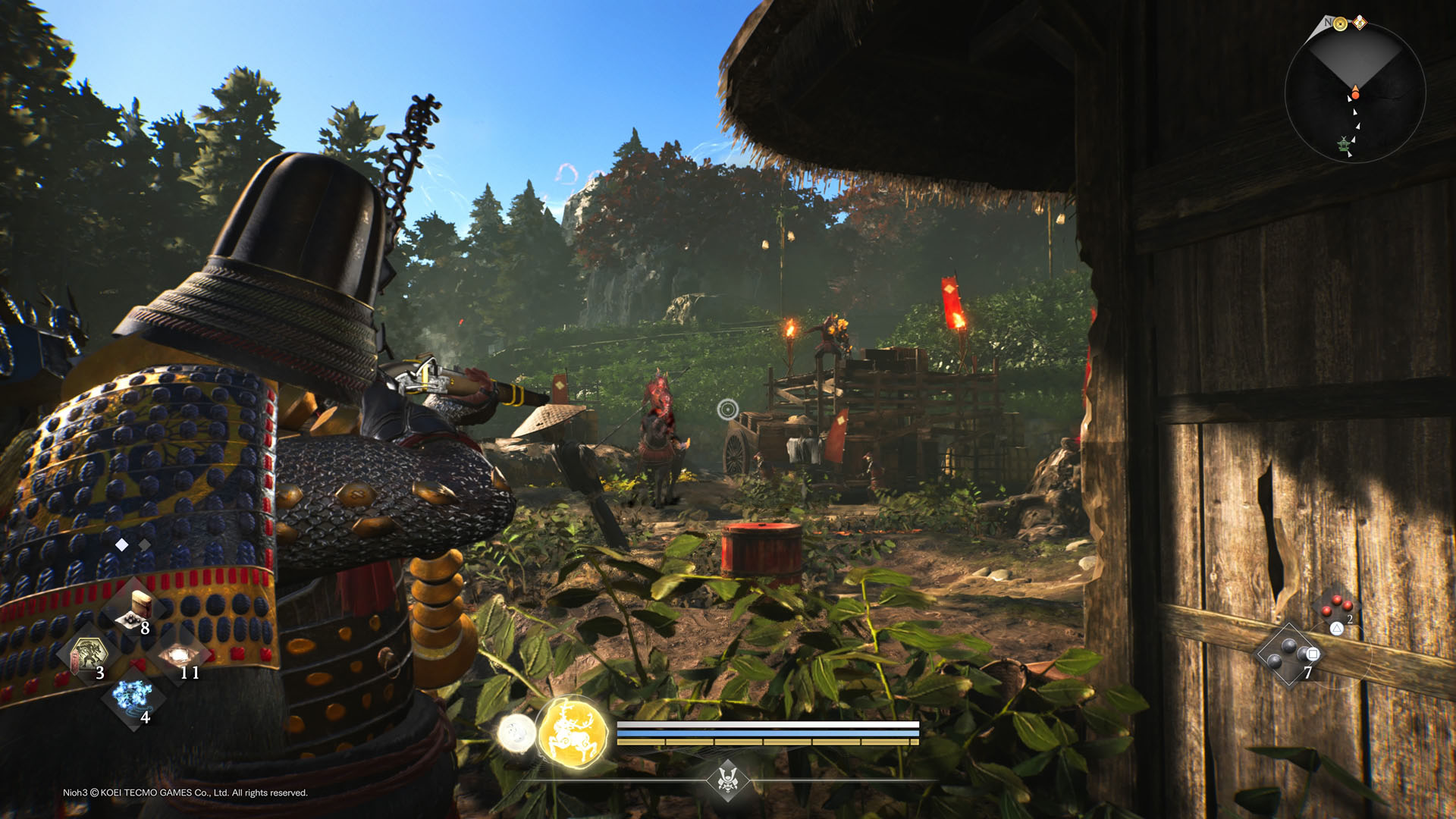Viewport: 1456px width, 819px height.
Task: Toggle the active white stance diamond indicator
Action: click(x=122, y=544)
